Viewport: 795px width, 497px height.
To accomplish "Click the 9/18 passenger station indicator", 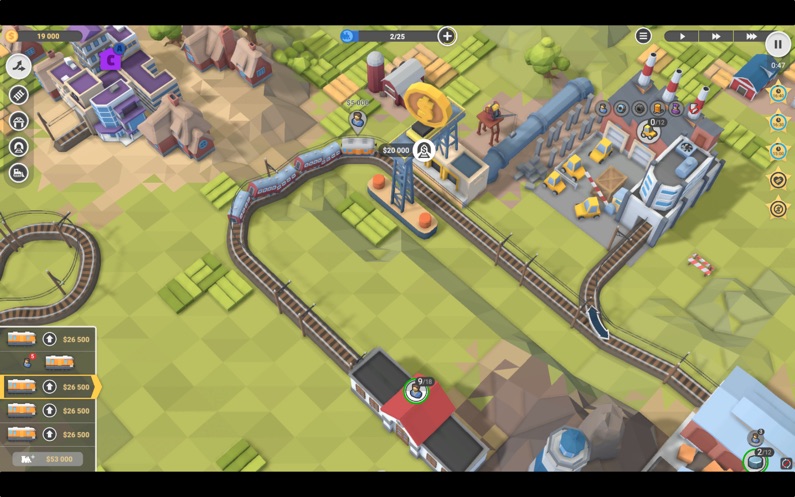I will click(x=417, y=390).
